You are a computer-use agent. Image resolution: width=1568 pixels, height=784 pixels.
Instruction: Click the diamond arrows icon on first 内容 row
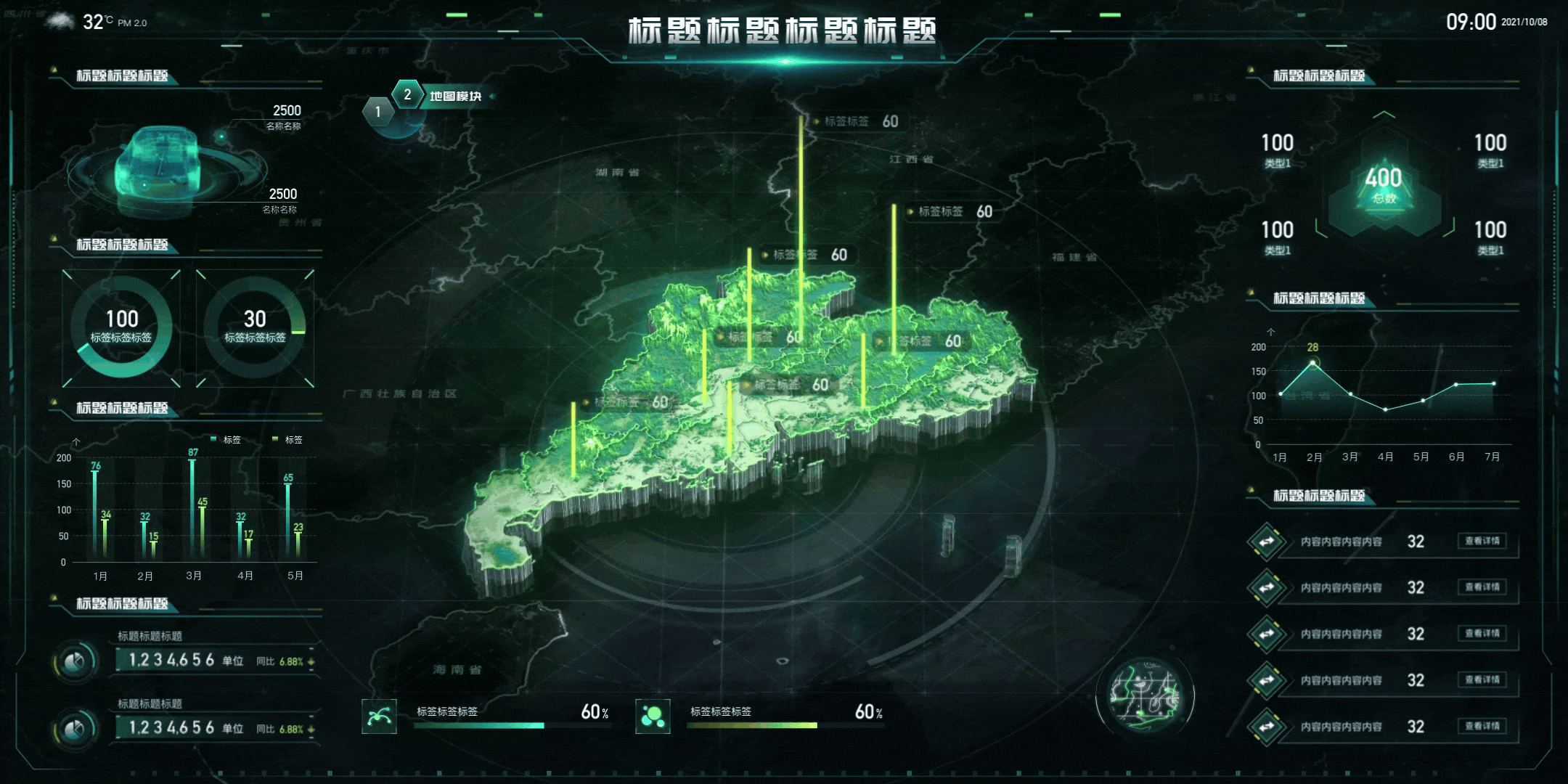[1266, 542]
